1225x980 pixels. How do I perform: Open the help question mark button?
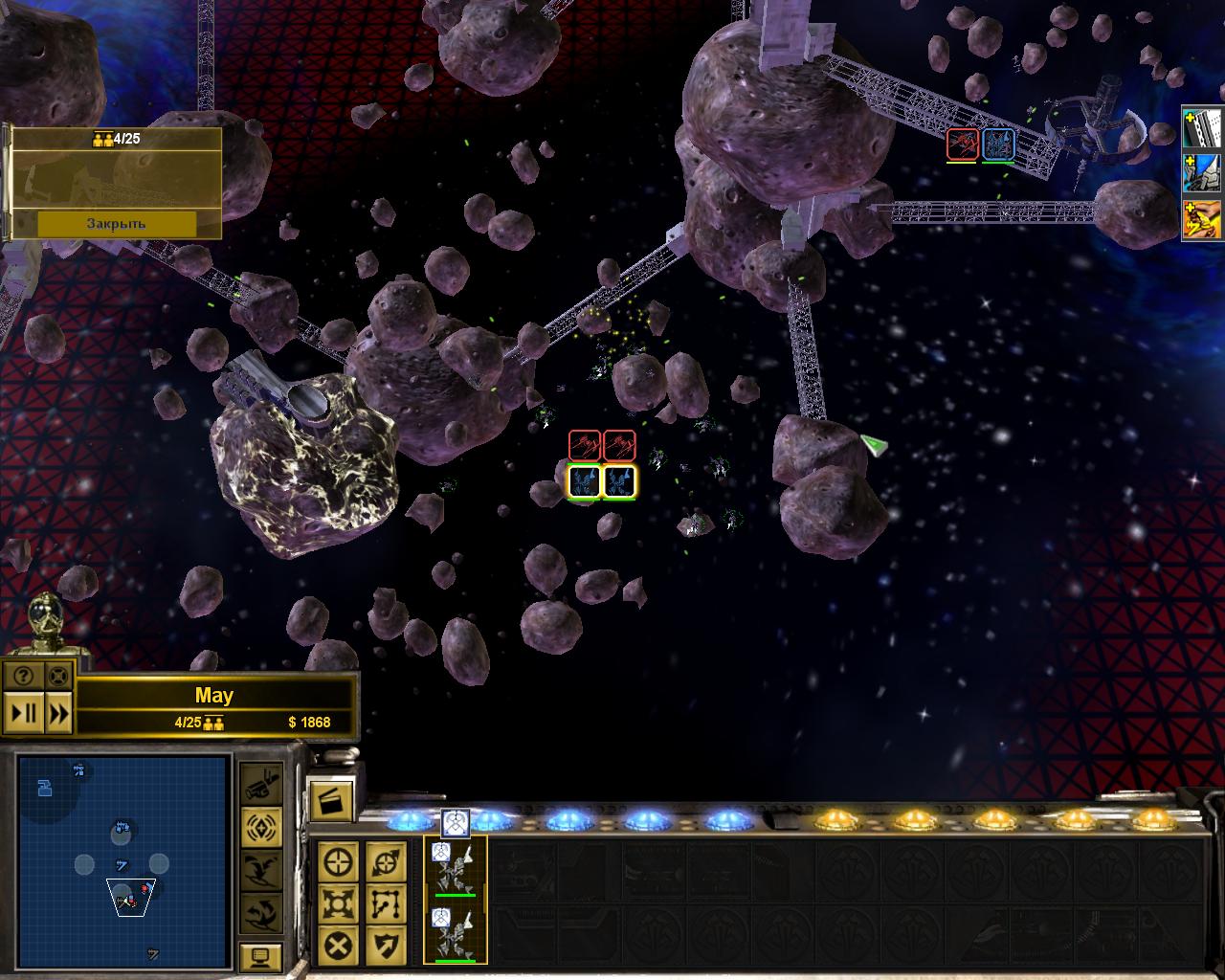coord(23,676)
